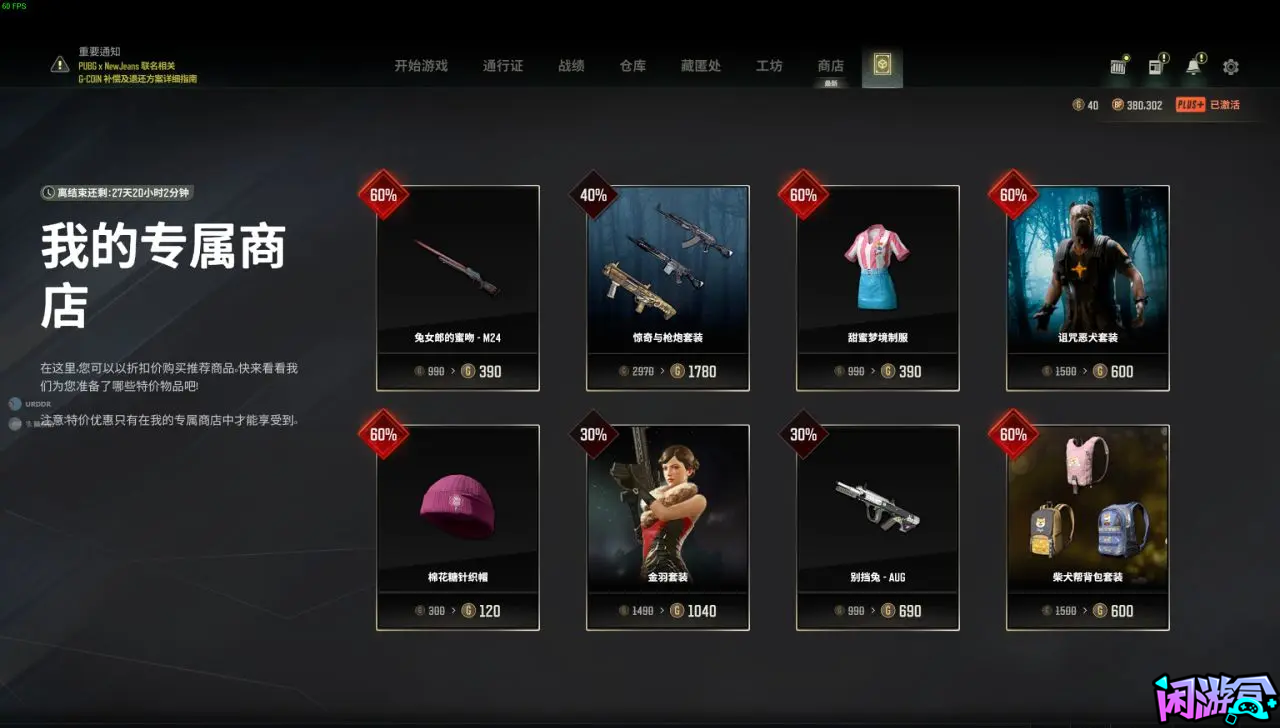The image size is (1280, 728).
Task: Click the warning triangle notice icon
Action: point(57,65)
